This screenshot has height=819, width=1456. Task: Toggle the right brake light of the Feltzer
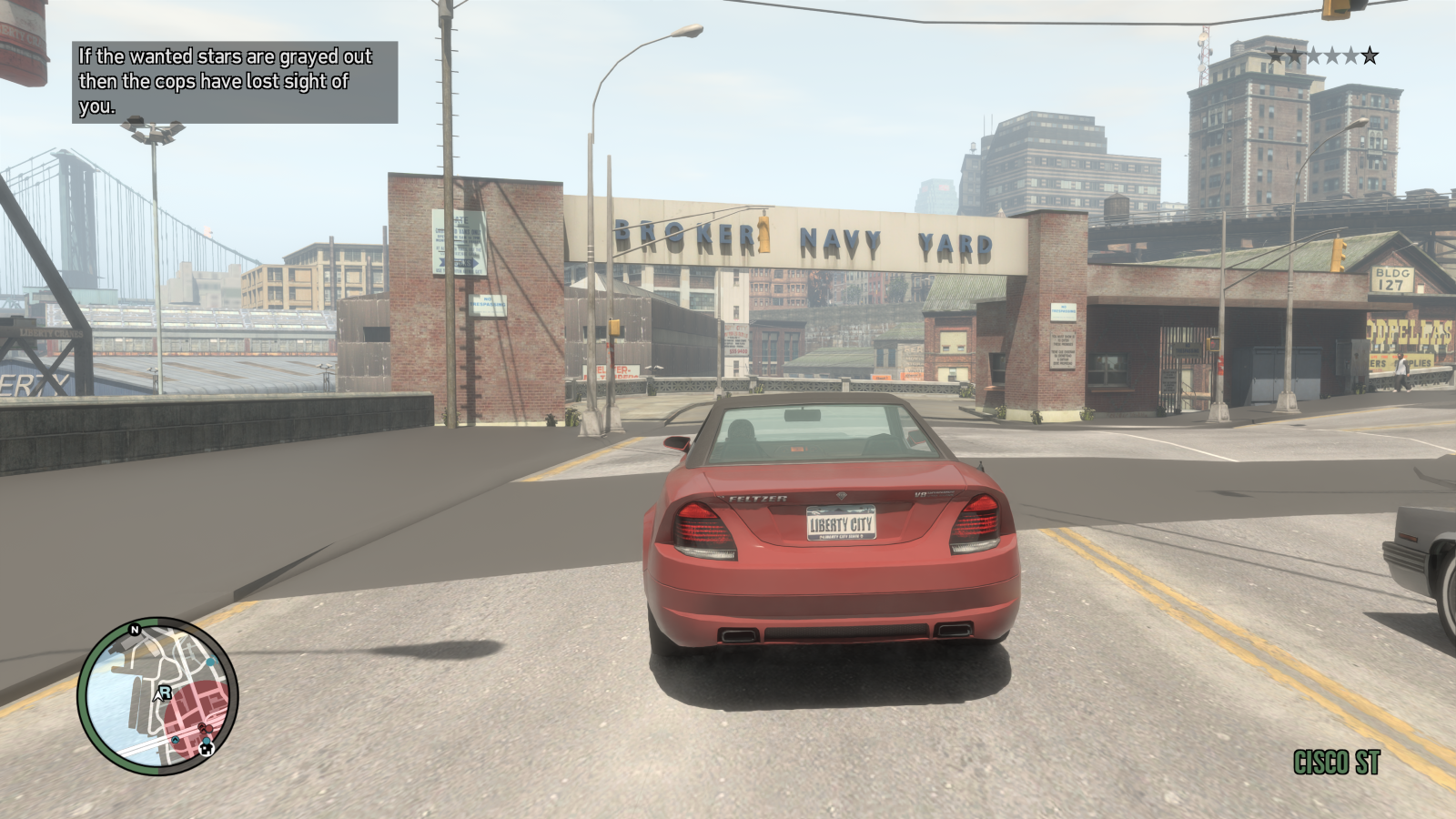tap(976, 522)
